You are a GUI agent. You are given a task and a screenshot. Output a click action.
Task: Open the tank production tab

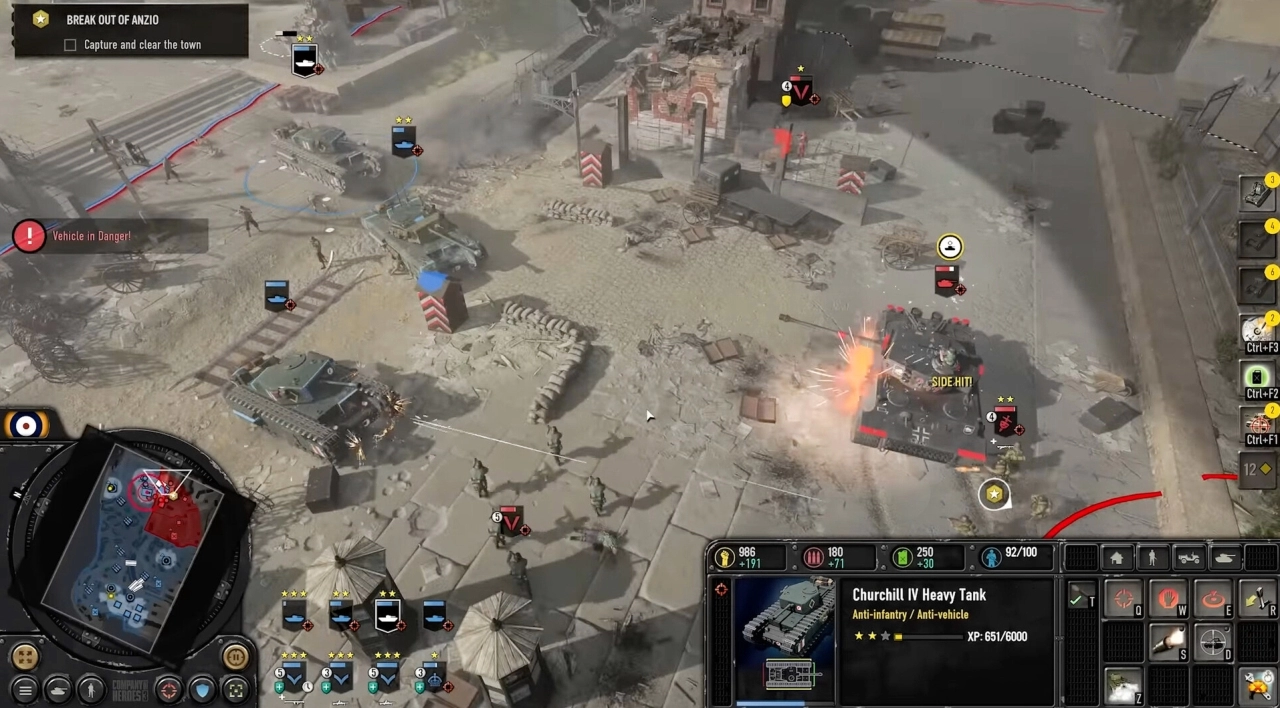(1225, 558)
